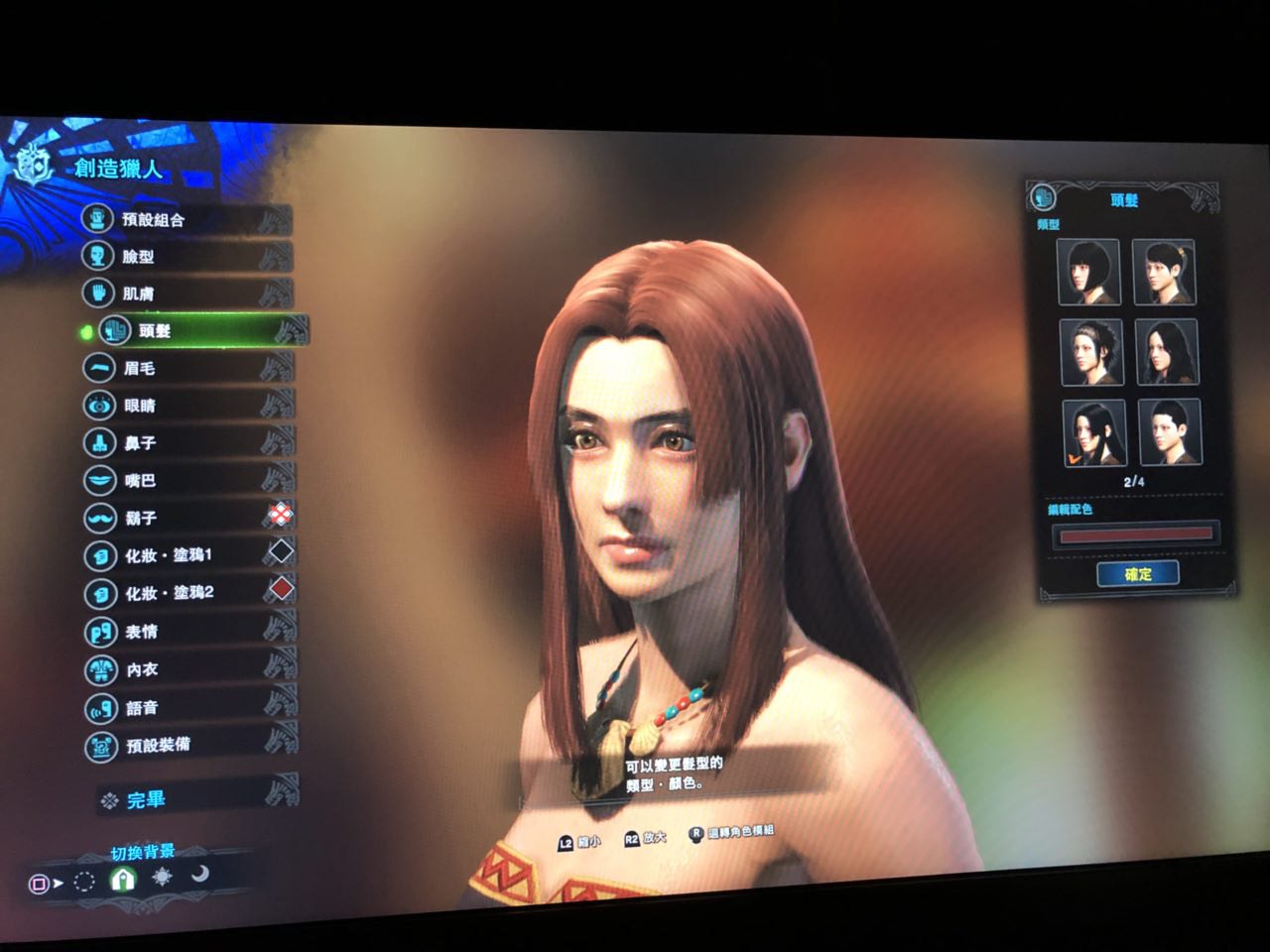Image resolution: width=1270 pixels, height=952 pixels.
Task: Edit the red hair color bar
Action: point(1136,535)
